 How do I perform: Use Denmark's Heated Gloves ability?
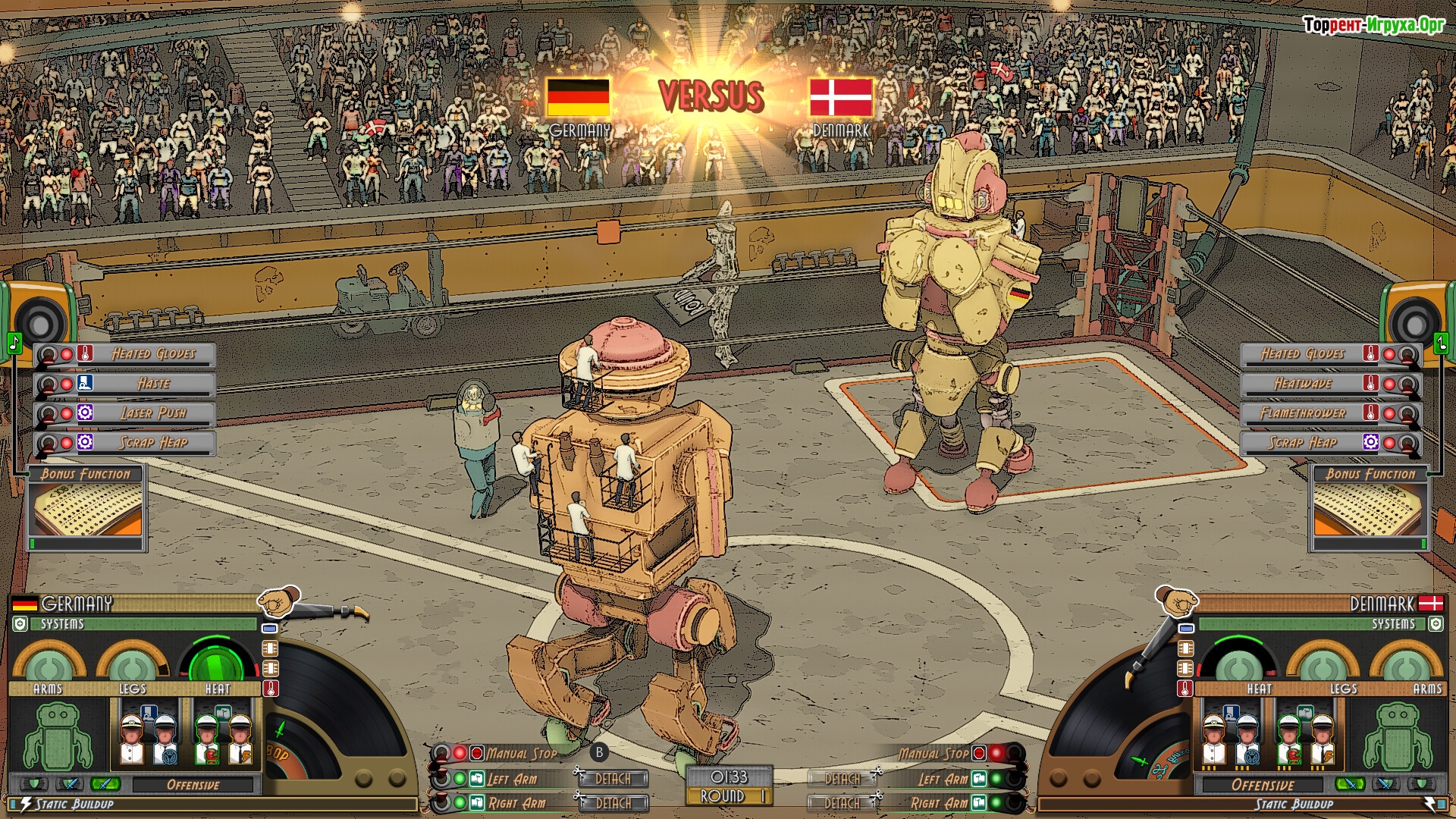(x=1302, y=354)
